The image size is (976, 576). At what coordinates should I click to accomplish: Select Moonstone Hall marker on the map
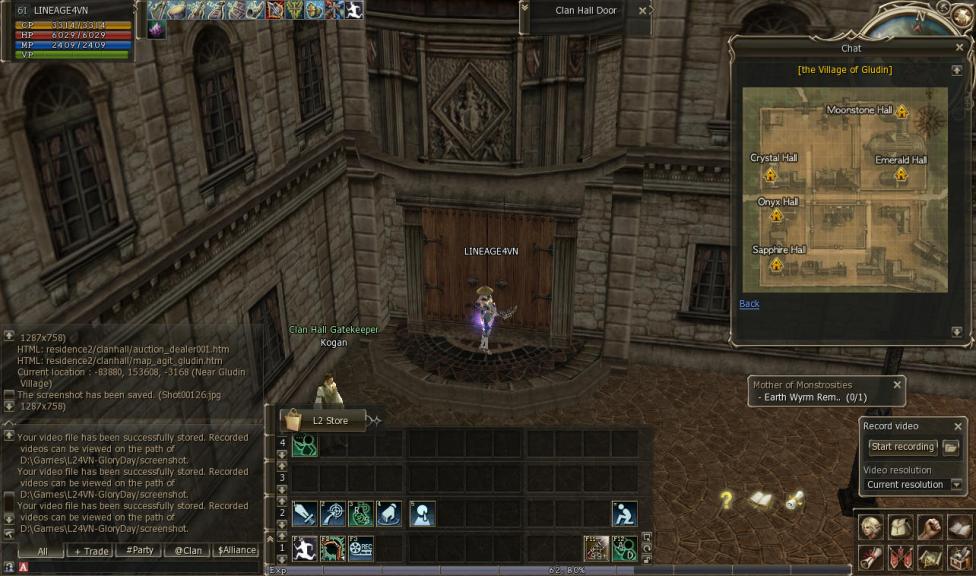[x=901, y=111]
